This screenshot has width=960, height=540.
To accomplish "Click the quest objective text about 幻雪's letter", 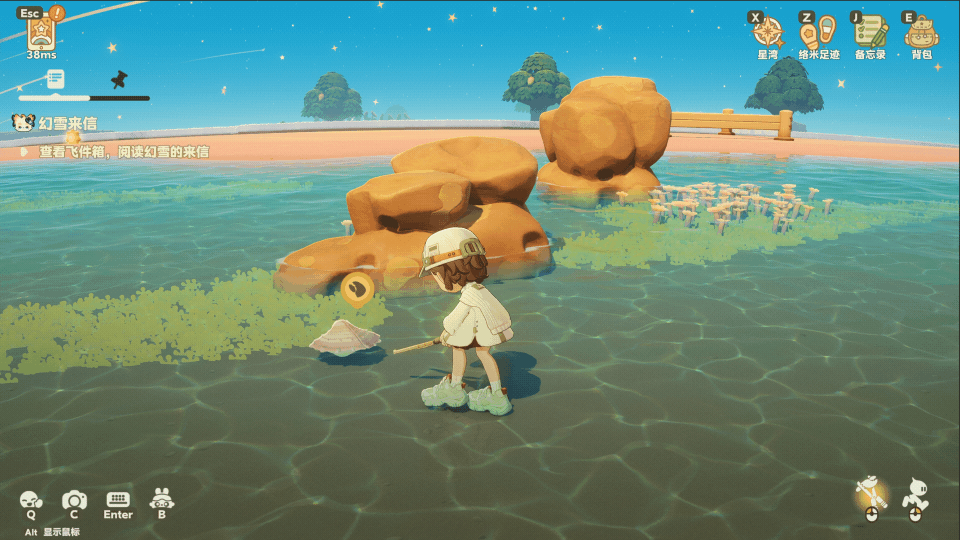I will [124, 152].
